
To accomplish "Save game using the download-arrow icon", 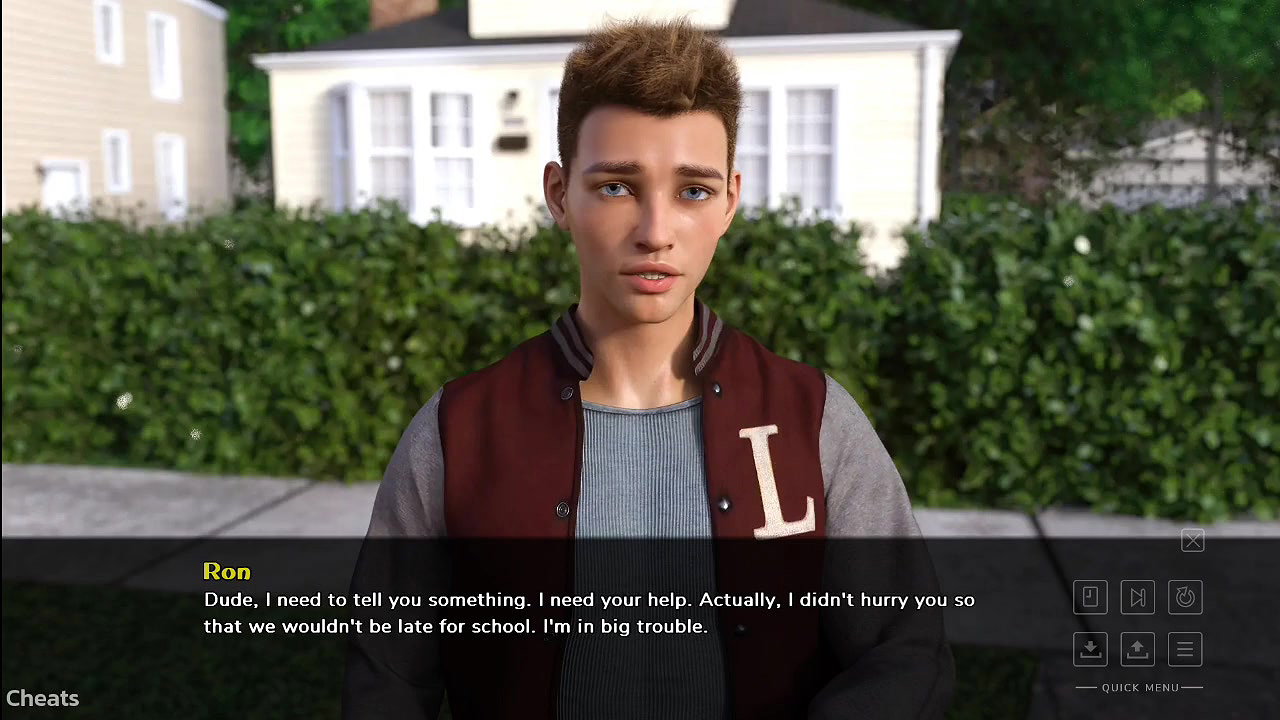I will pos(1090,649).
